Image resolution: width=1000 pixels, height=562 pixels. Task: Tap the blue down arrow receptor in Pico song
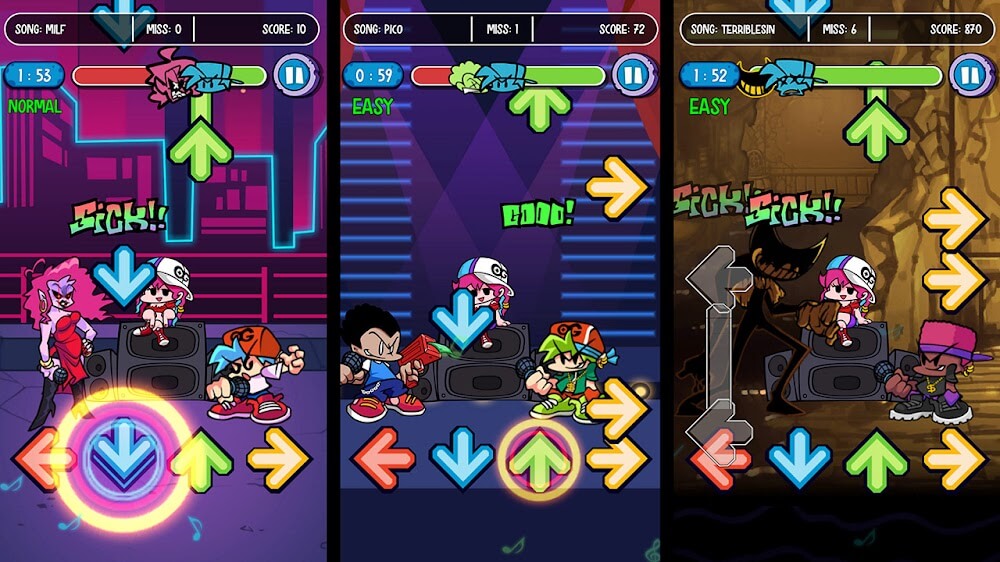pyautogui.click(x=461, y=458)
